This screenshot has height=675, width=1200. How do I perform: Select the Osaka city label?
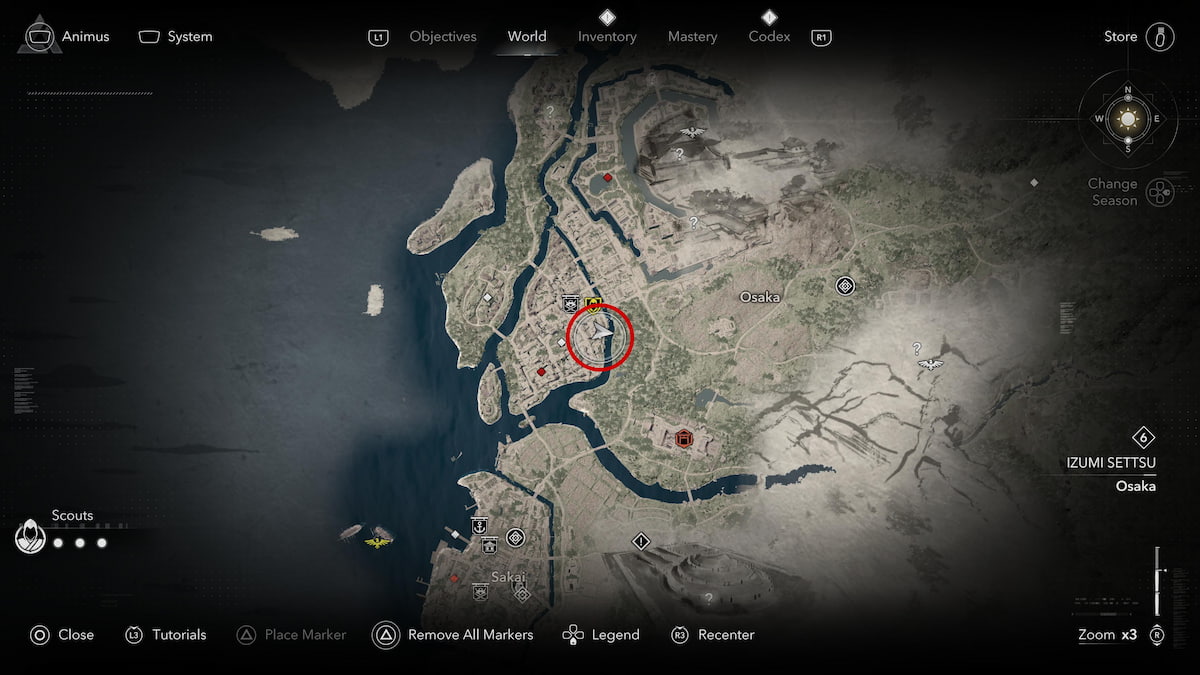click(x=759, y=297)
